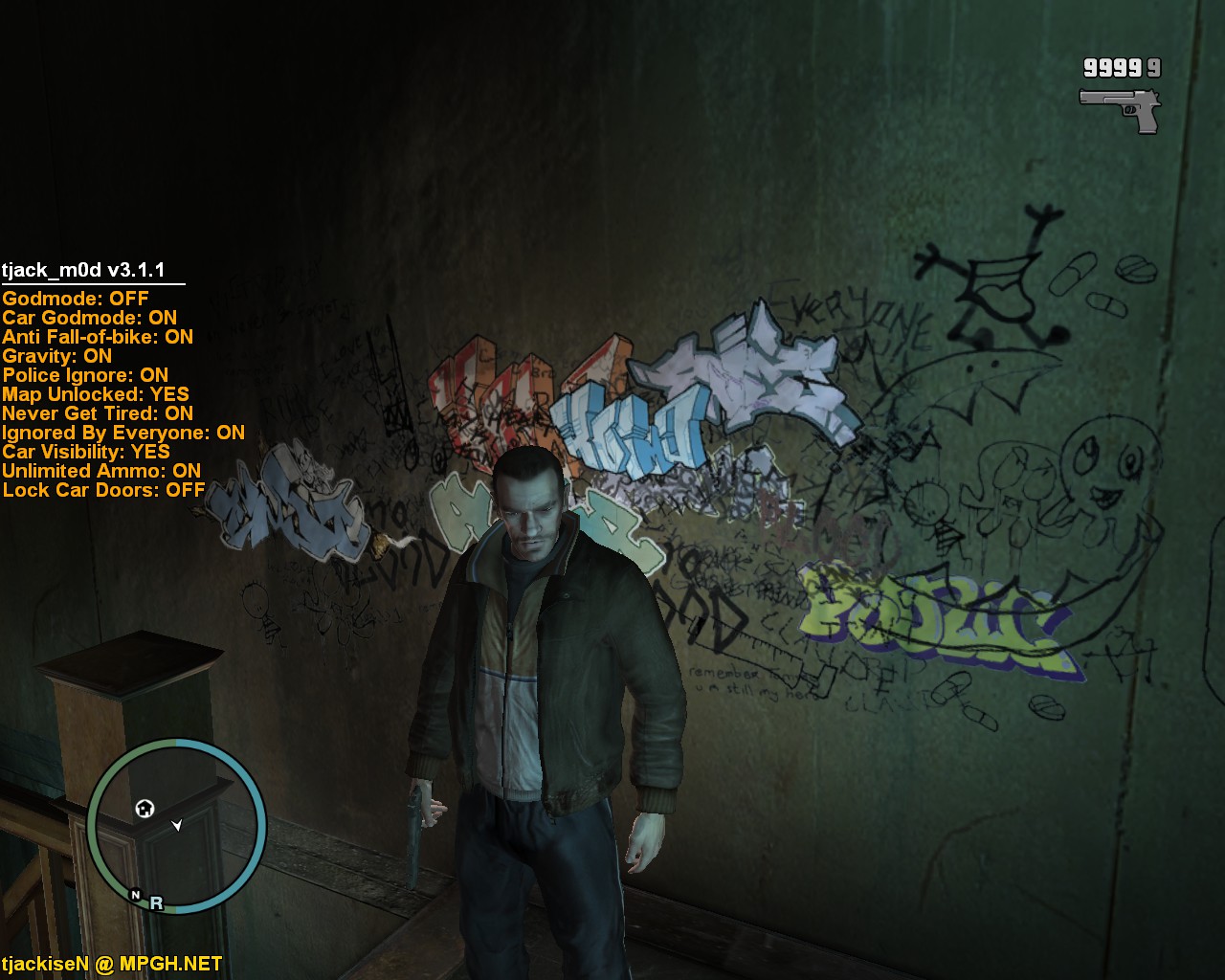This screenshot has width=1225, height=980.
Task: Toggle Unlimited Ammo setting
Action: tap(101, 471)
